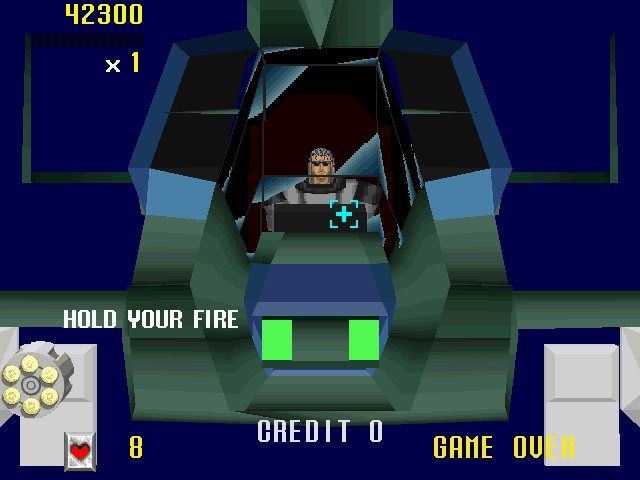Click the revolver cylinder ammo icon

tap(30, 385)
